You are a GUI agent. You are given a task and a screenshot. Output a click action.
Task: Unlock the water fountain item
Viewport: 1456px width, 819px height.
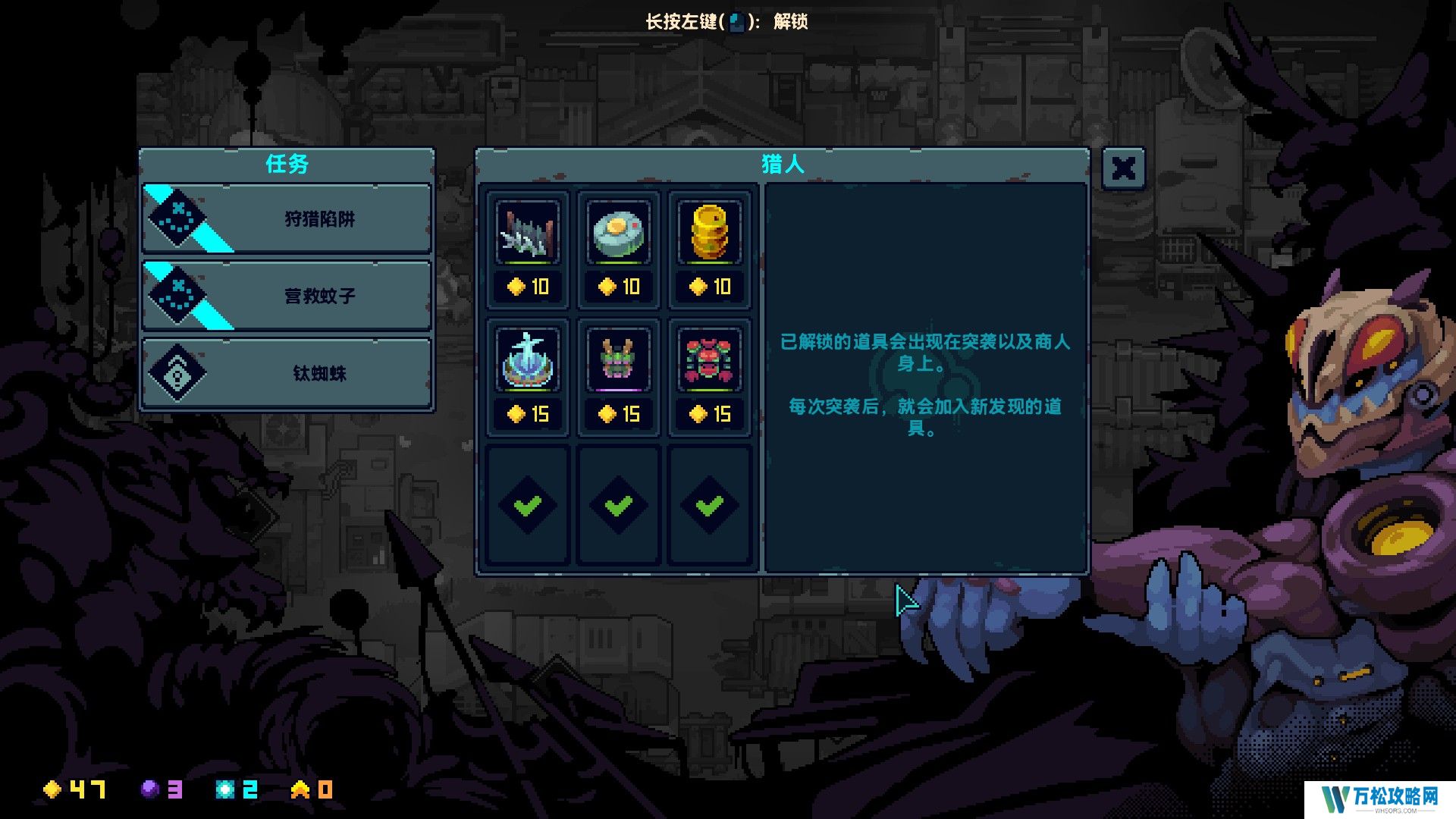(528, 360)
